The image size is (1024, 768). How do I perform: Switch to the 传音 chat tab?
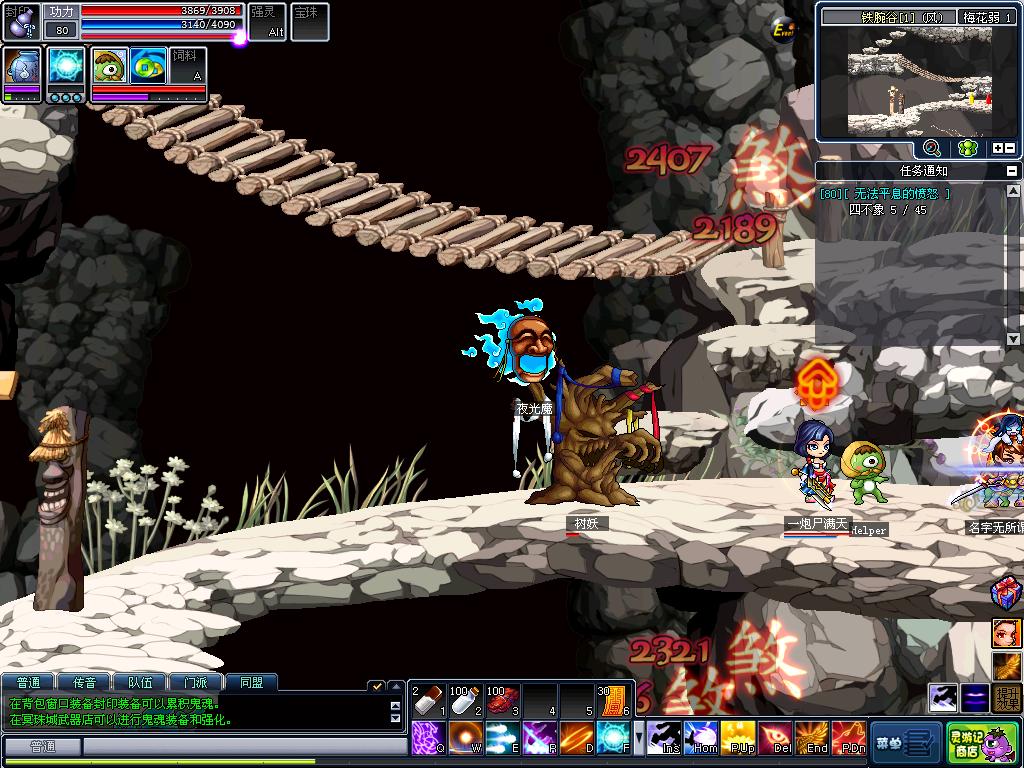click(x=84, y=683)
